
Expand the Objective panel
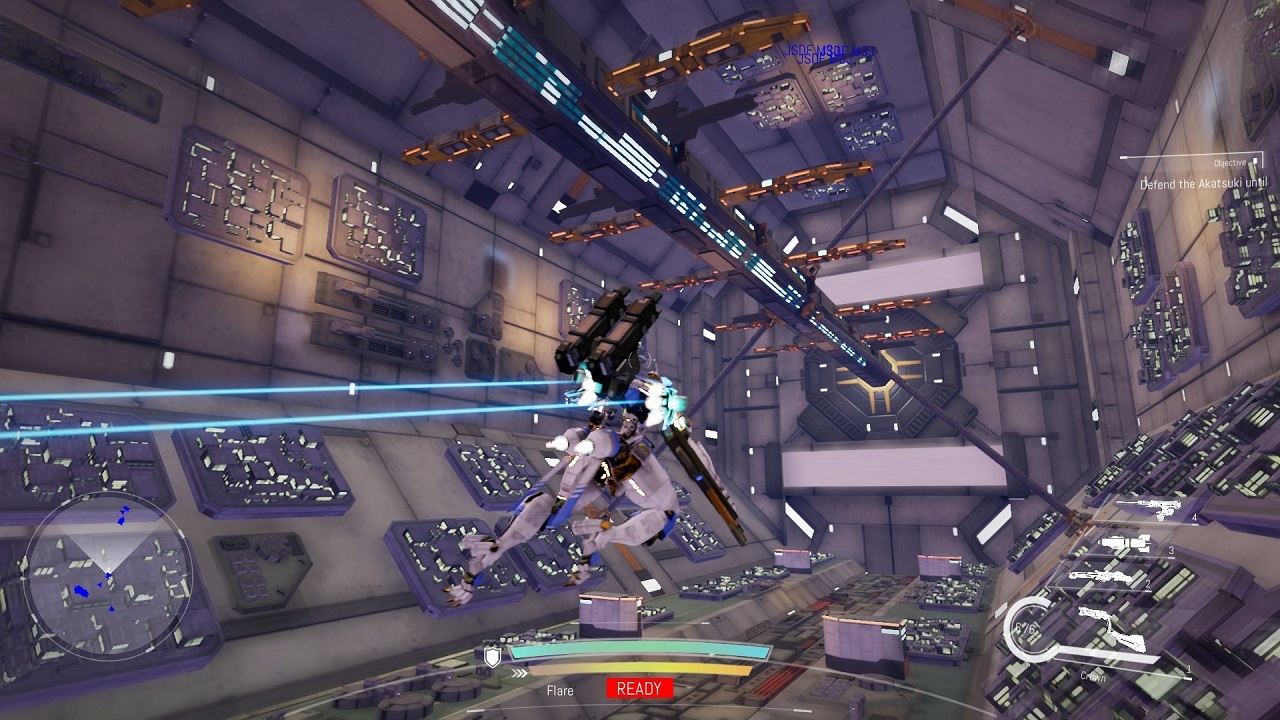(x=1230, y=162)
